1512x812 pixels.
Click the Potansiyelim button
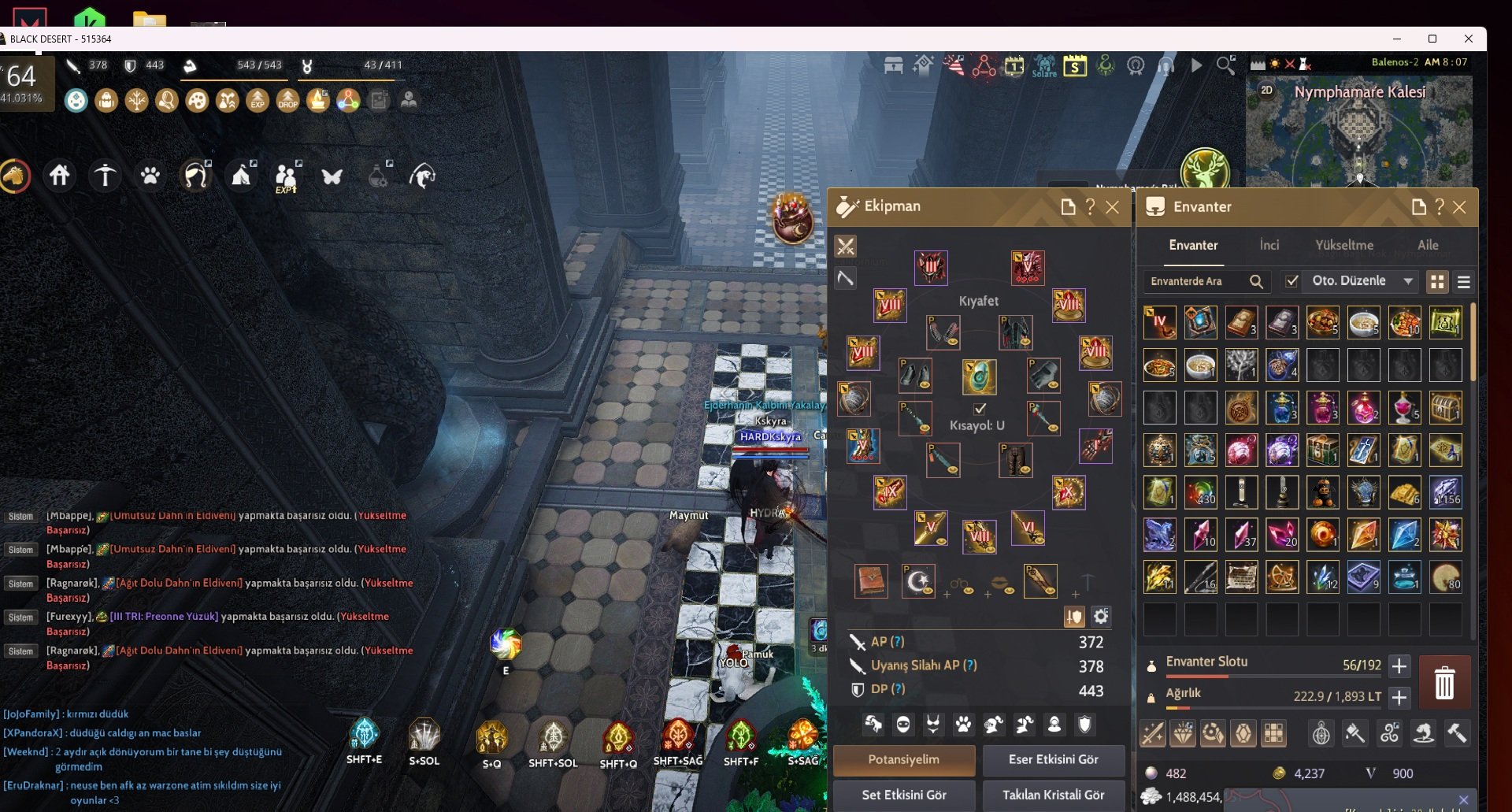[x=903, y=760]
